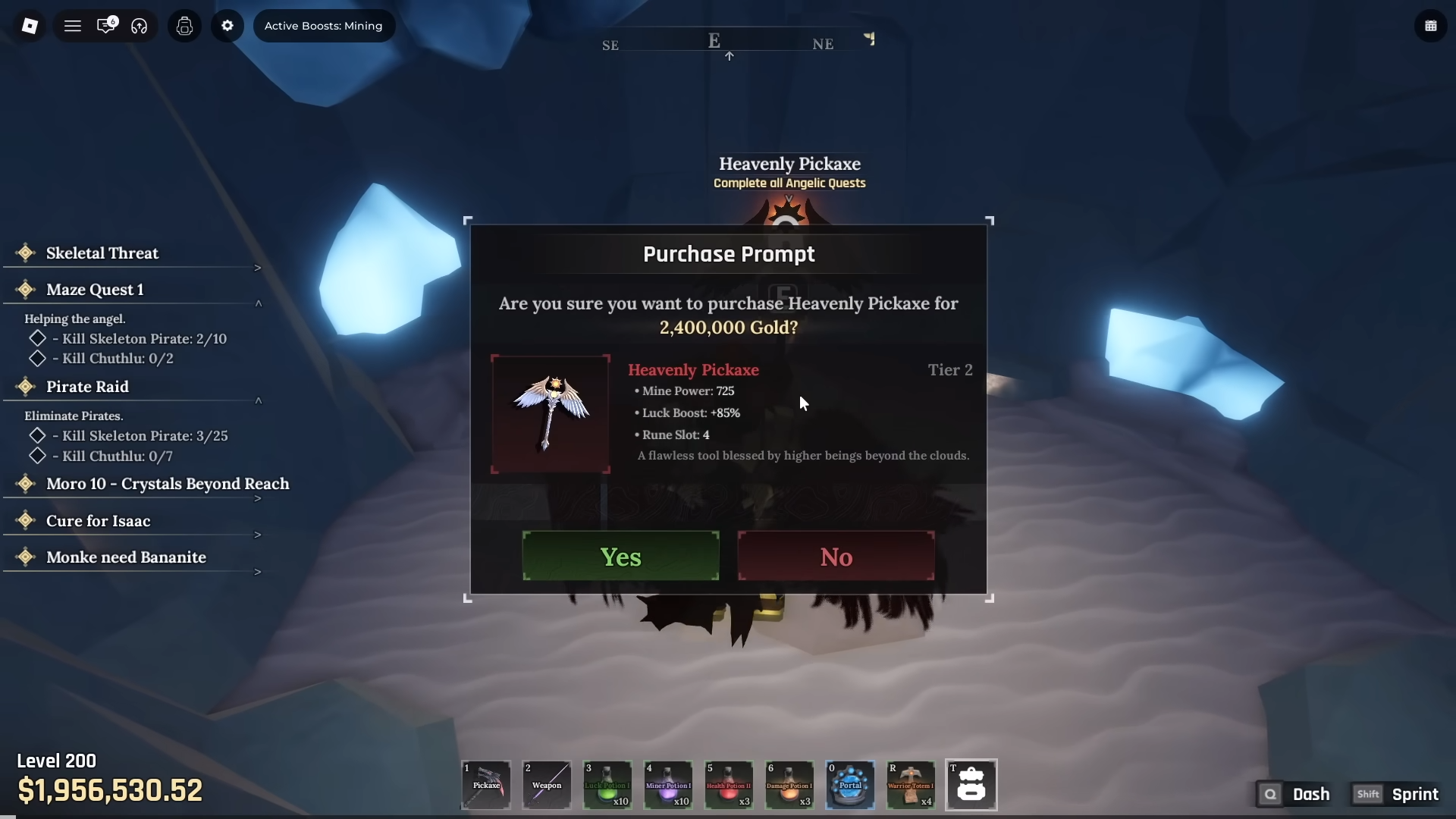
Task: Activate the Portal hotbar slot
Action: coord(850,785)
